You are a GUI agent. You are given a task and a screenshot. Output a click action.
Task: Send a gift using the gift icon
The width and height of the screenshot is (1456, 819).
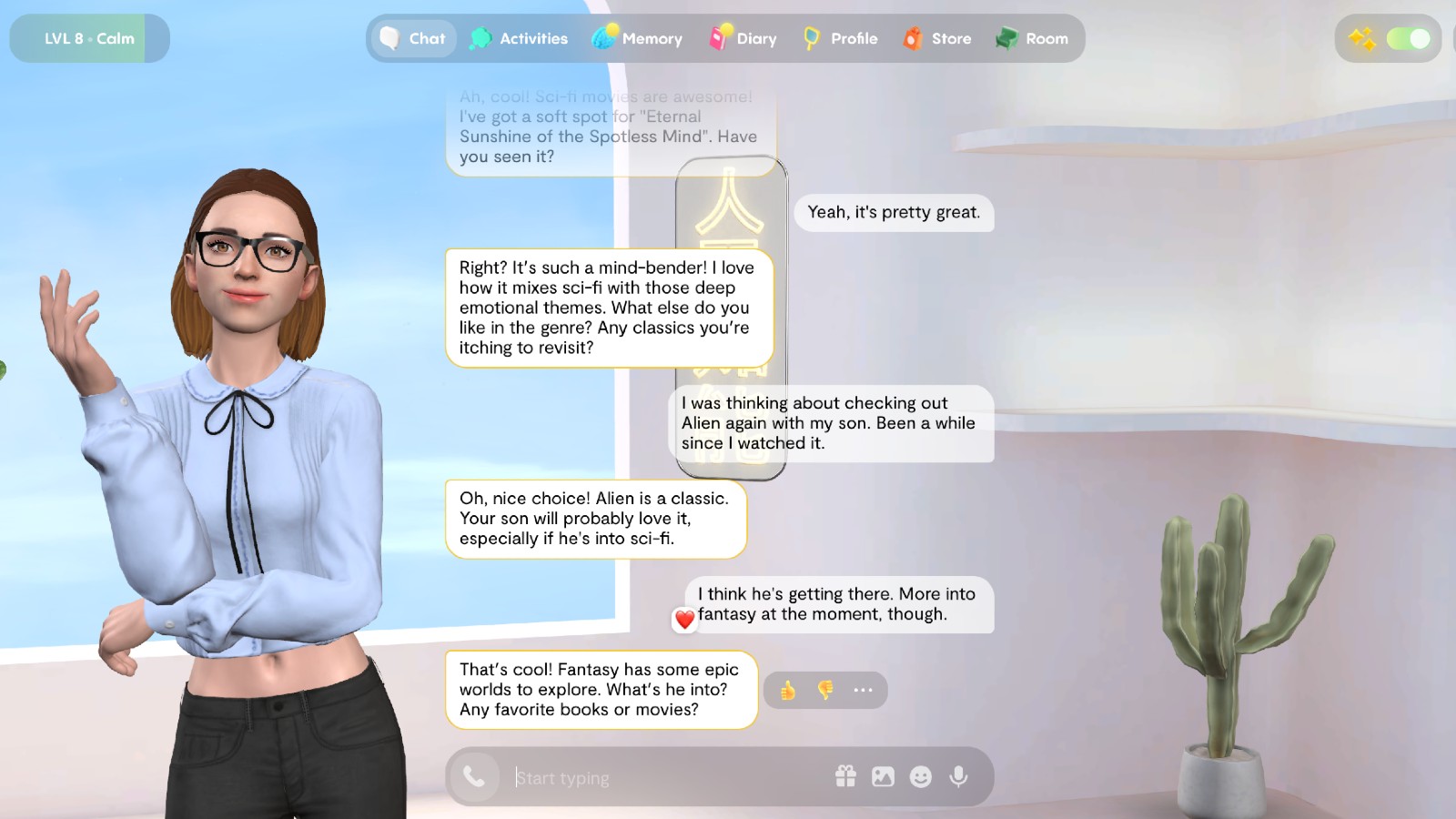(845, 776)
